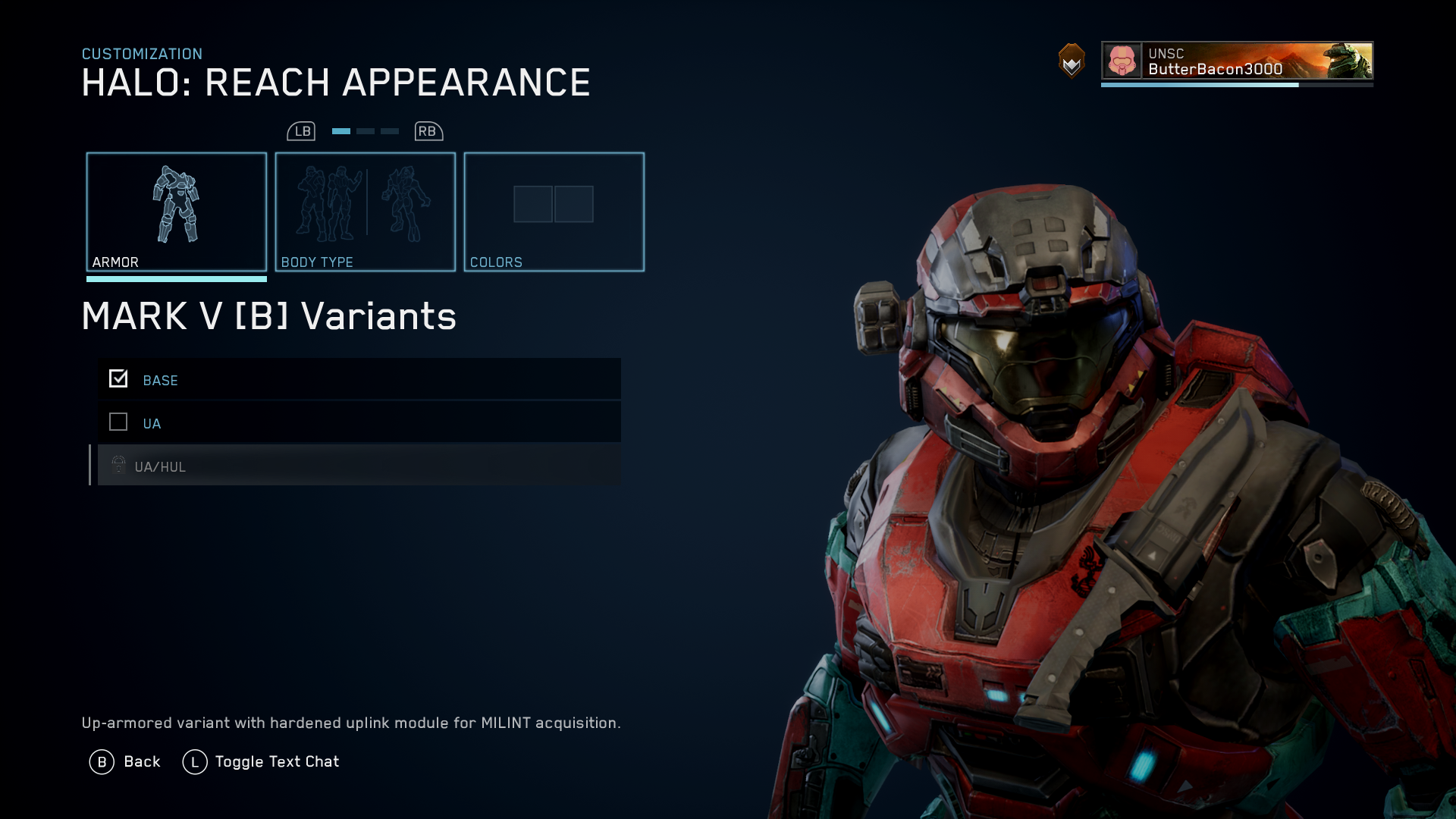Click the armor suit outline illustration
This screenshot has width=1456, height=819.
point(177,205)
